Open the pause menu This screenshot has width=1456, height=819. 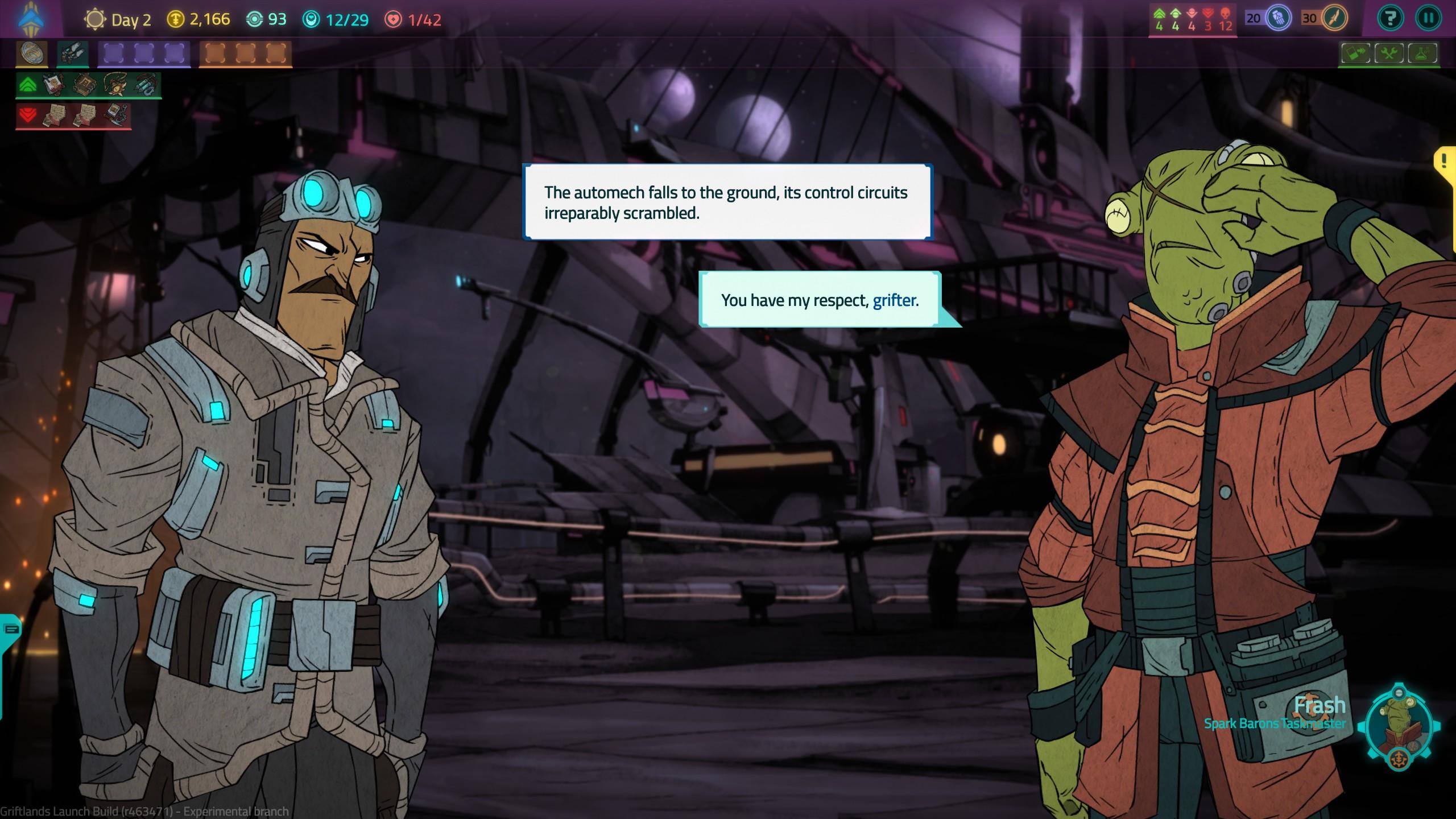coord(1428,19)
